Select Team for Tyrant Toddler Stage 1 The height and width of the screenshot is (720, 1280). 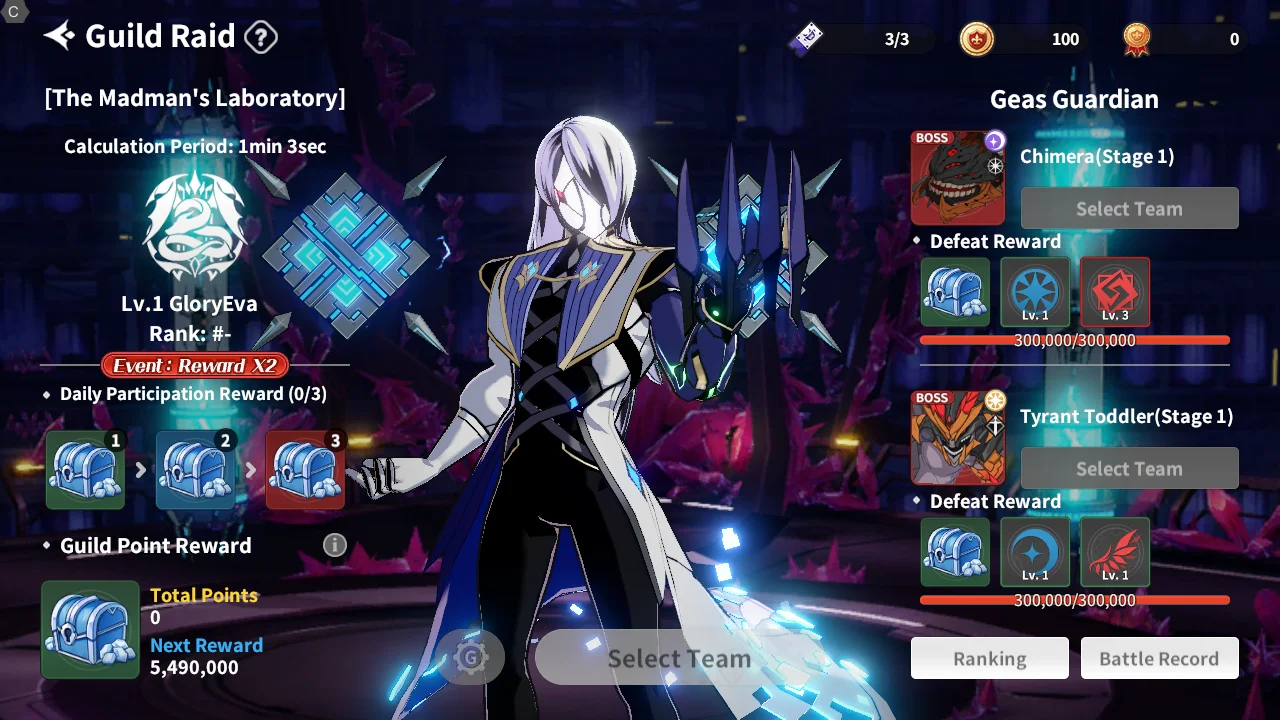tap(1129, 469)
